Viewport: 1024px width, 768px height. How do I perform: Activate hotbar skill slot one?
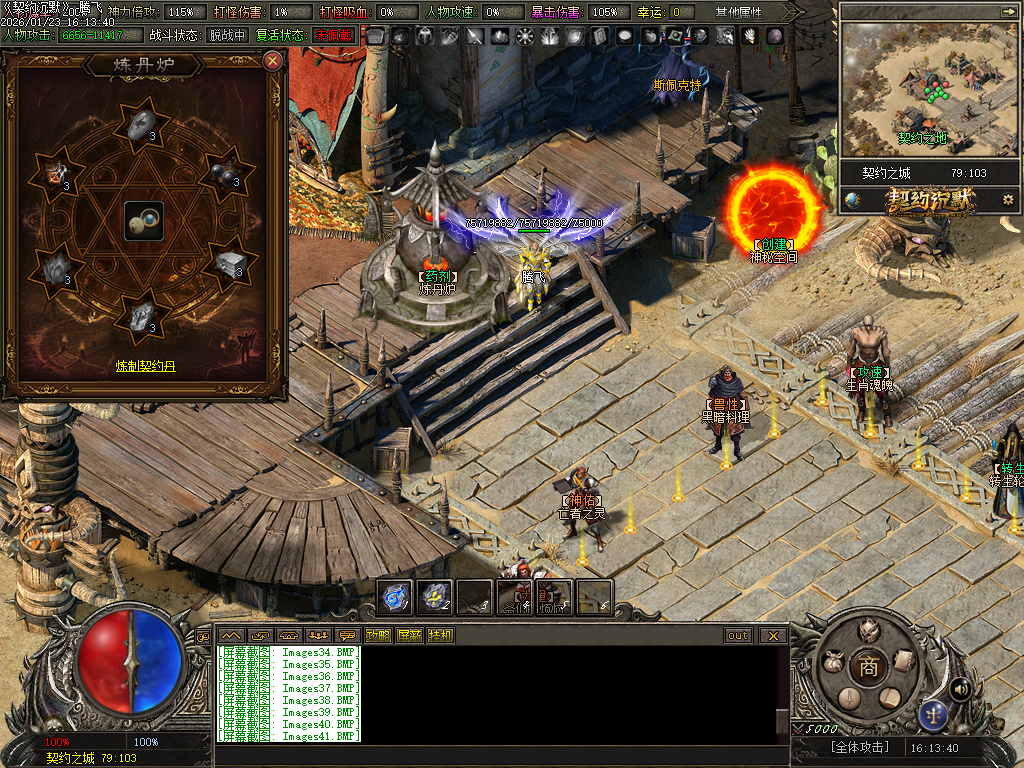397,597
